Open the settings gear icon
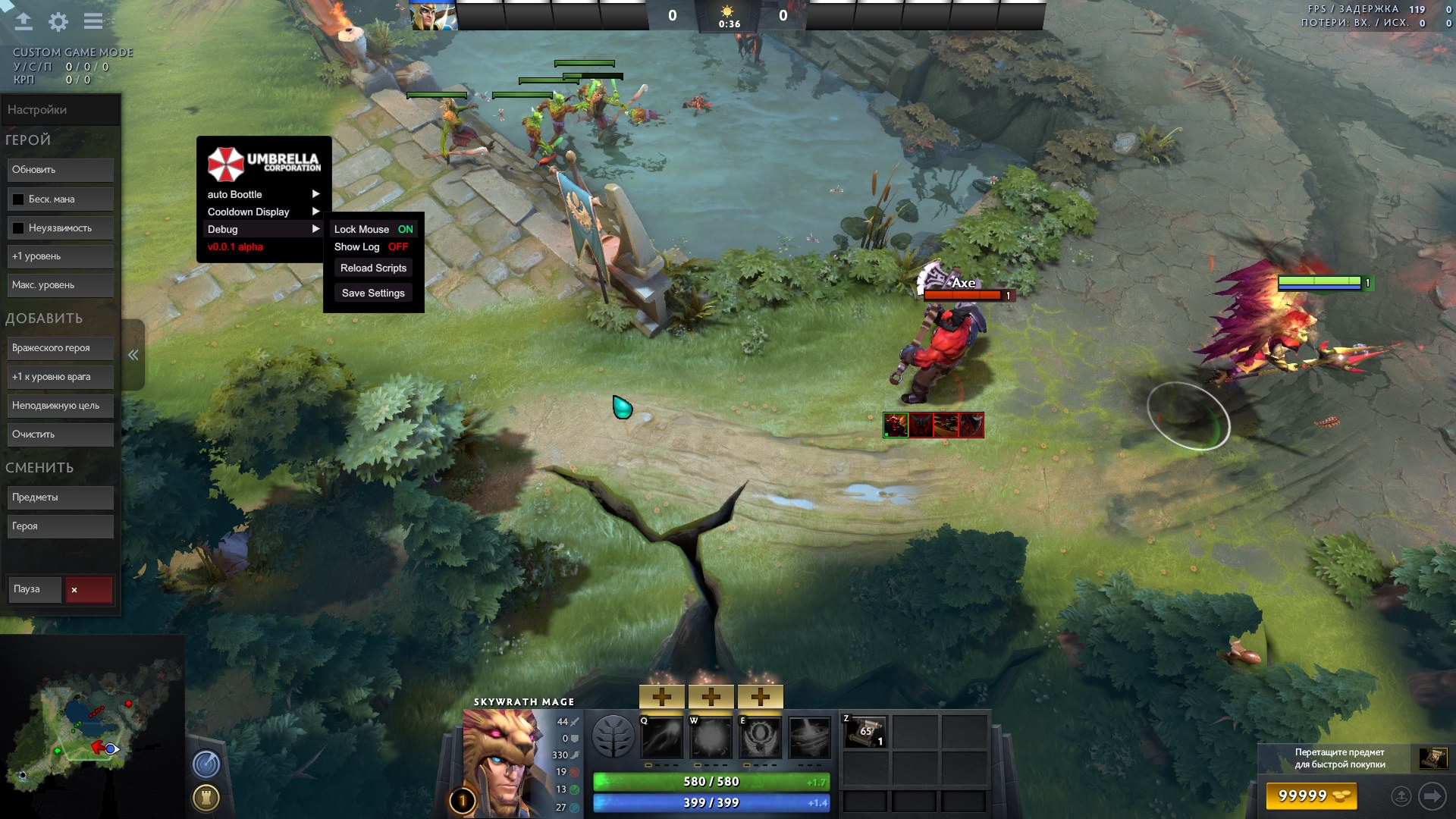The width and height of the screenshot is (1456, 819). 58,22
